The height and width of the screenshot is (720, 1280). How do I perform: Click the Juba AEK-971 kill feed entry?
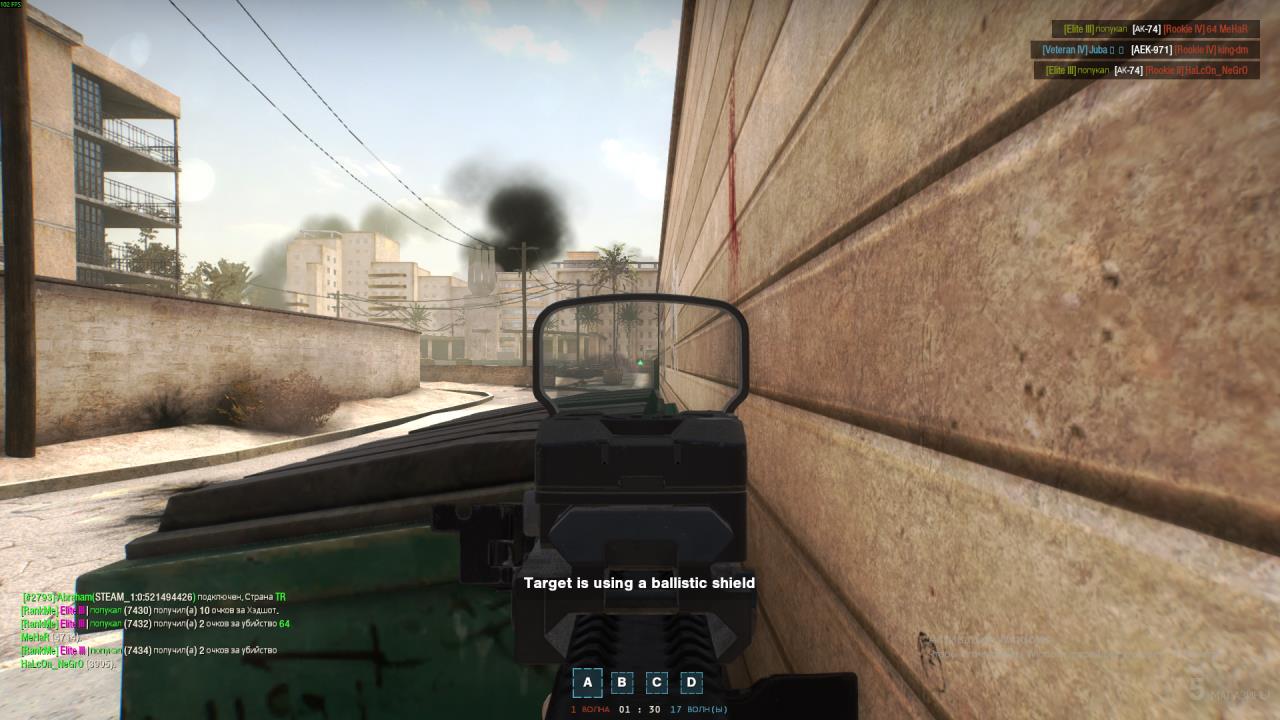[x=1145, y=49]
